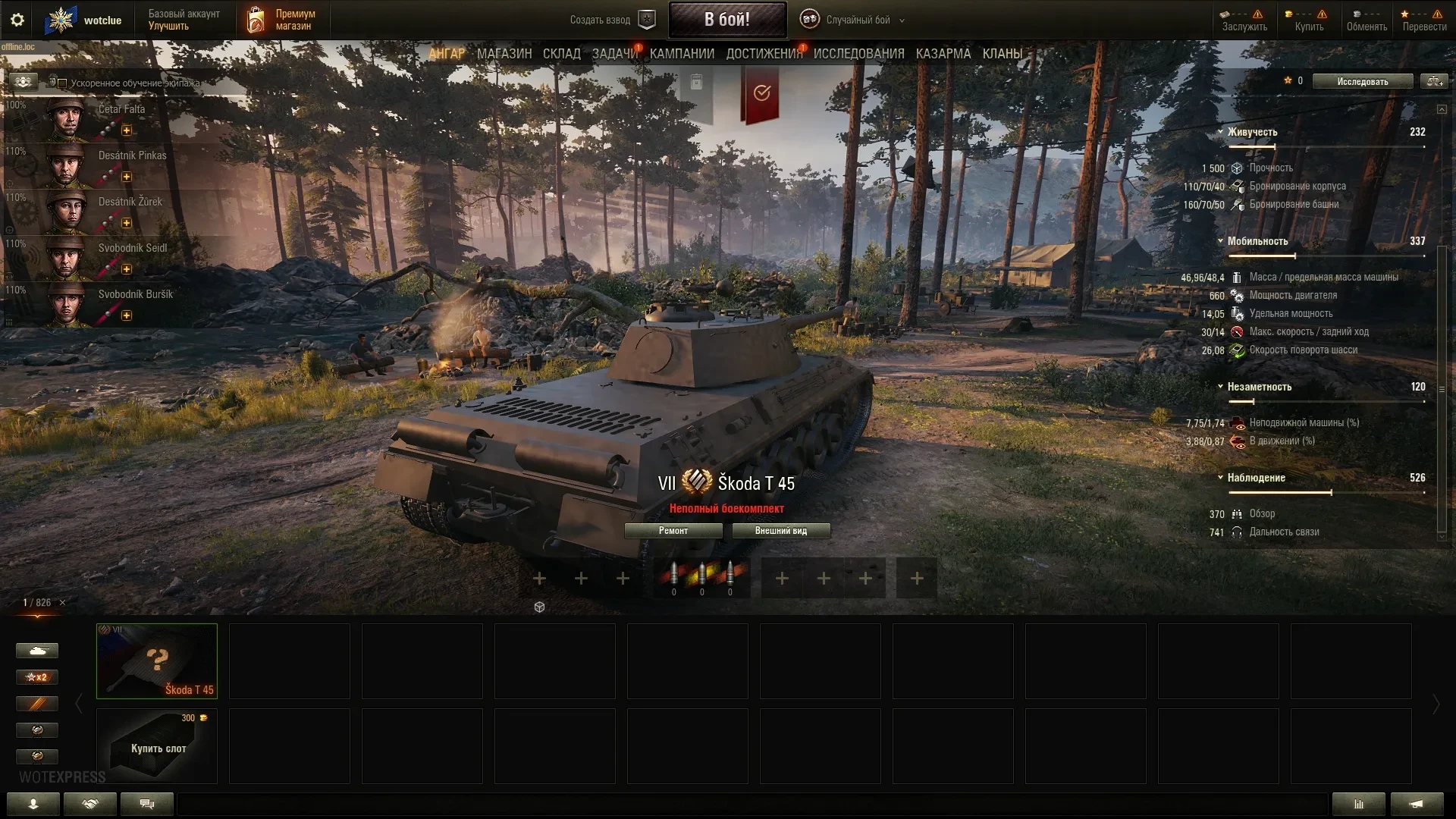Image resolution: width=1456 pixels, height=819 pixels.
Task: Switch to the МАГАЗИН tab
Action: (x=504, y=54)
